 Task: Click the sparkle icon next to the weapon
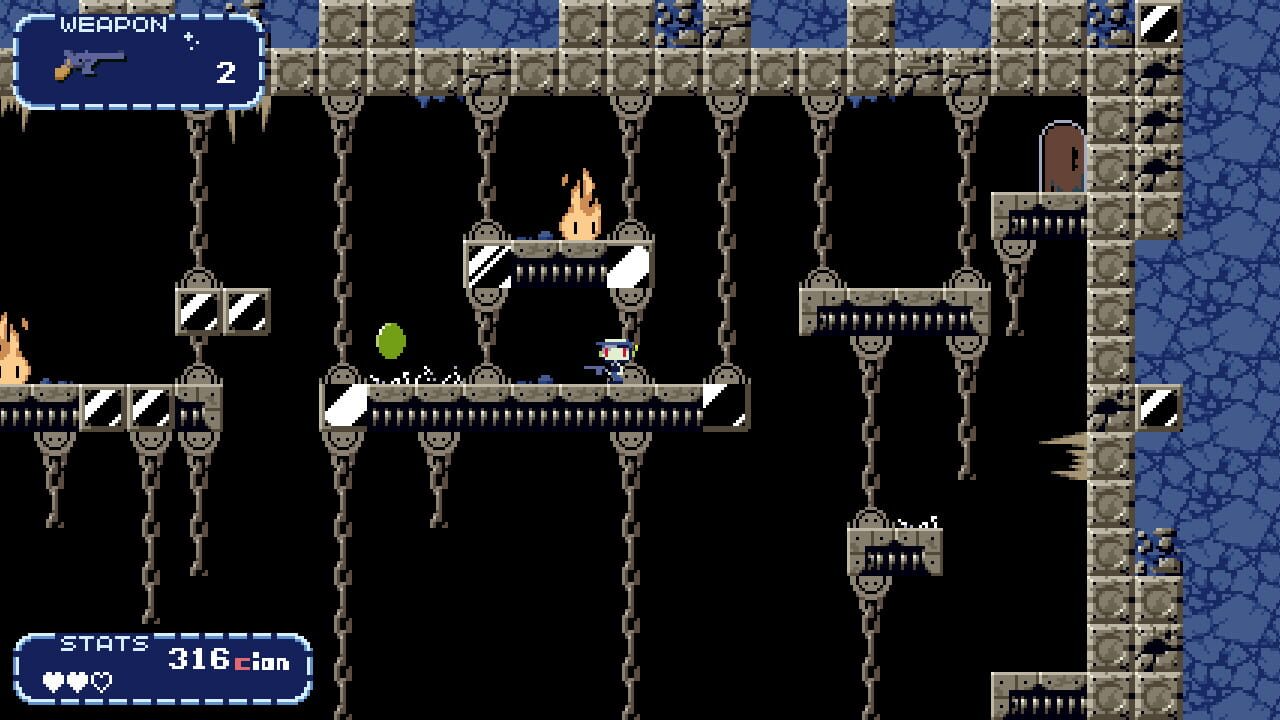pyautogui.click(x=188, y=40)
